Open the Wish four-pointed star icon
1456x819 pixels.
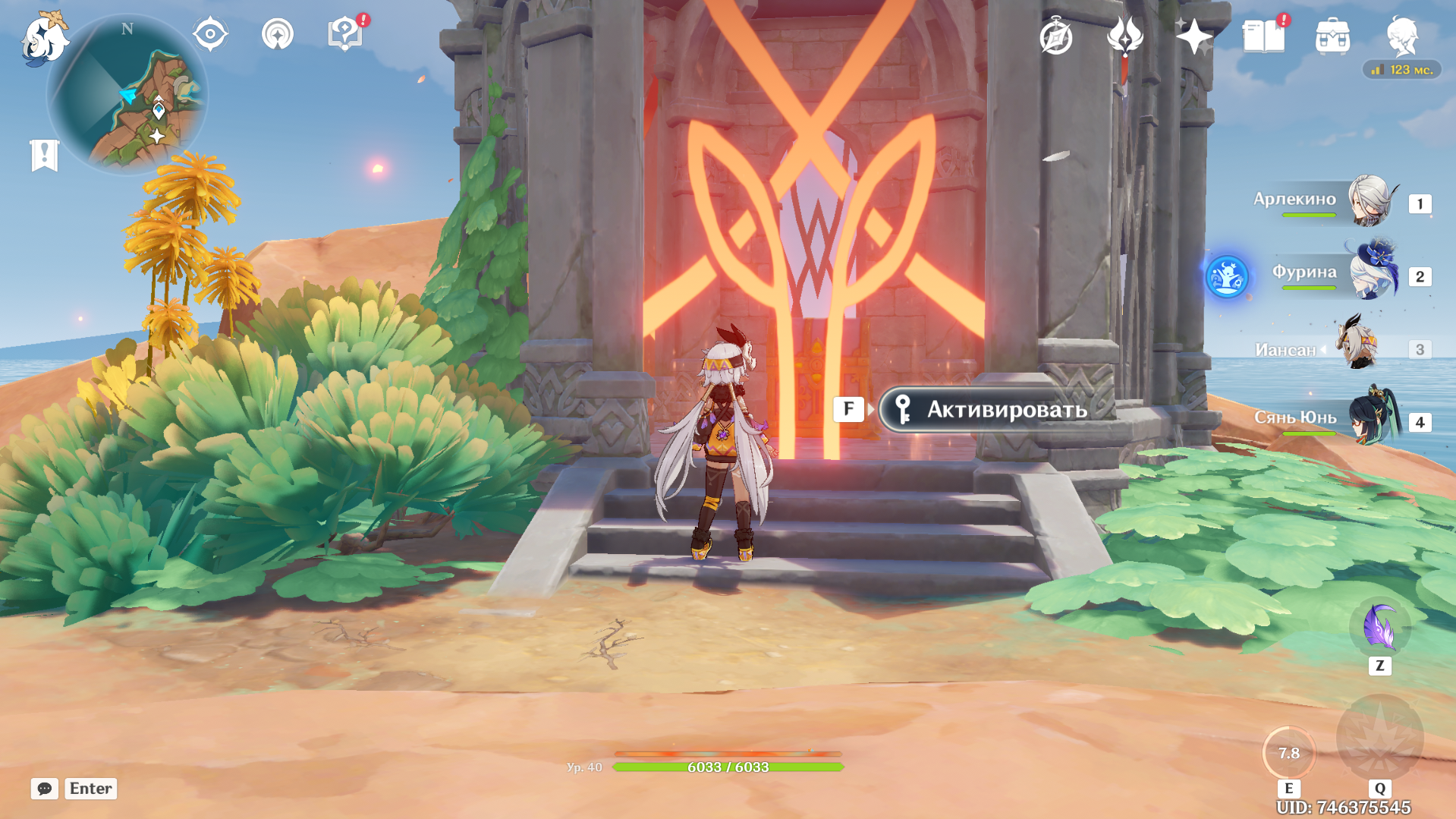pos(1193,36)
